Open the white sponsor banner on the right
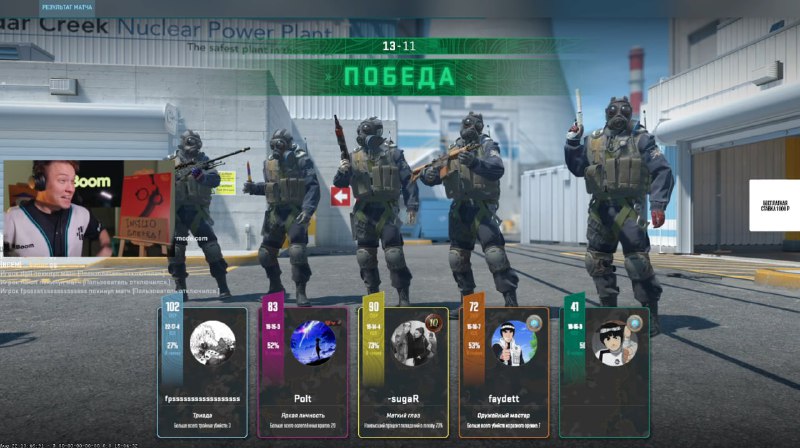 773,205
